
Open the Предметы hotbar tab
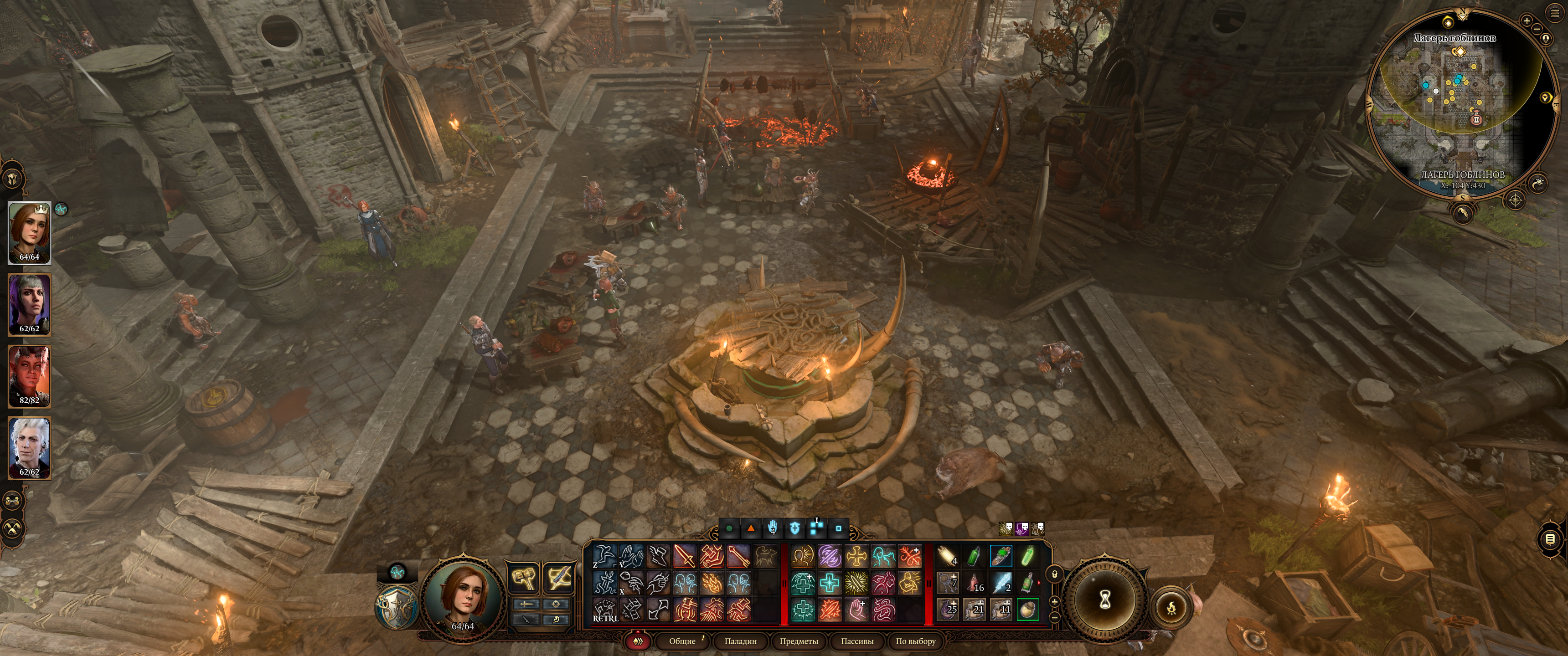tap(799, 641)
